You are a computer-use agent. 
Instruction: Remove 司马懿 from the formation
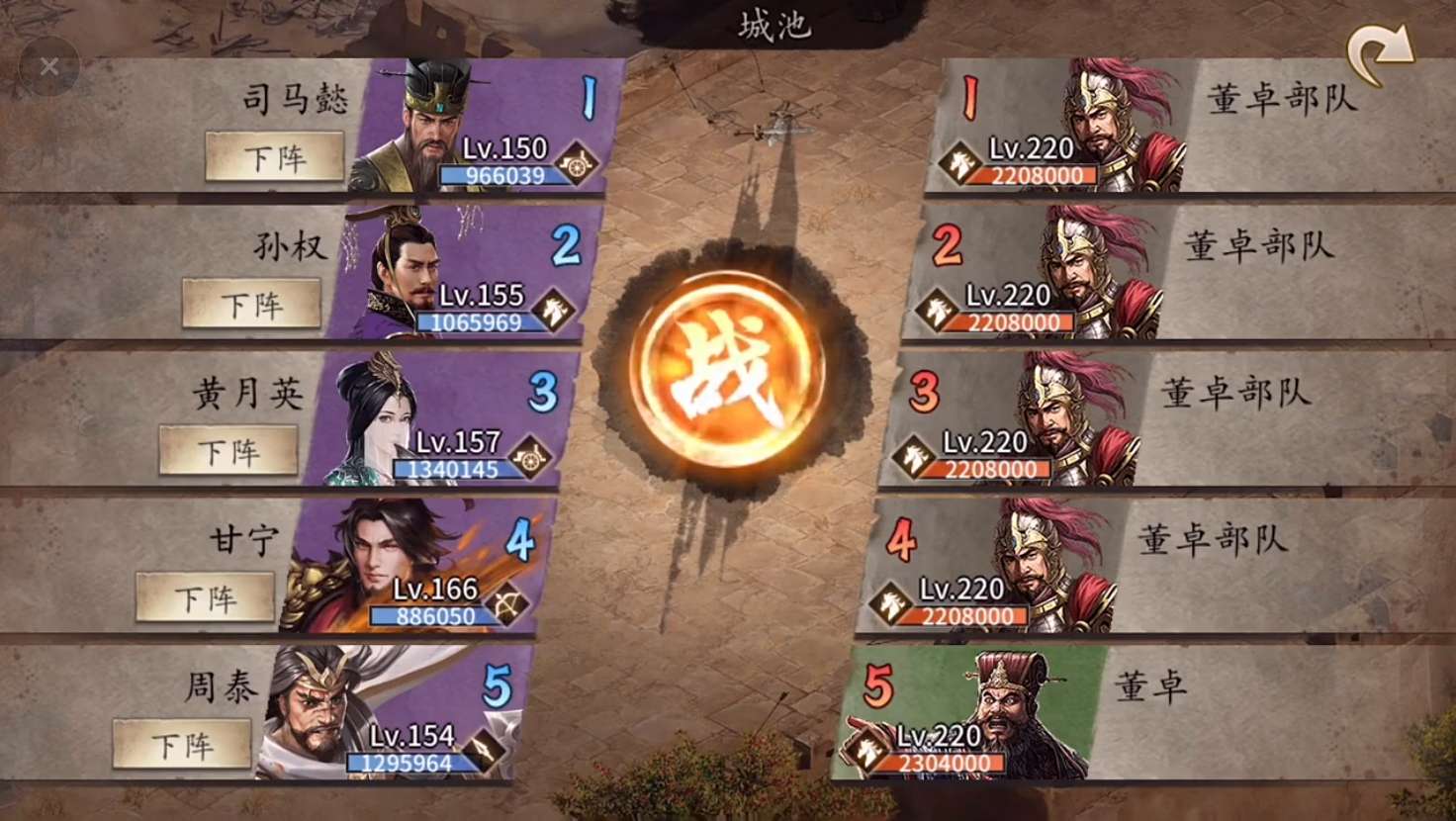[274, 157]
